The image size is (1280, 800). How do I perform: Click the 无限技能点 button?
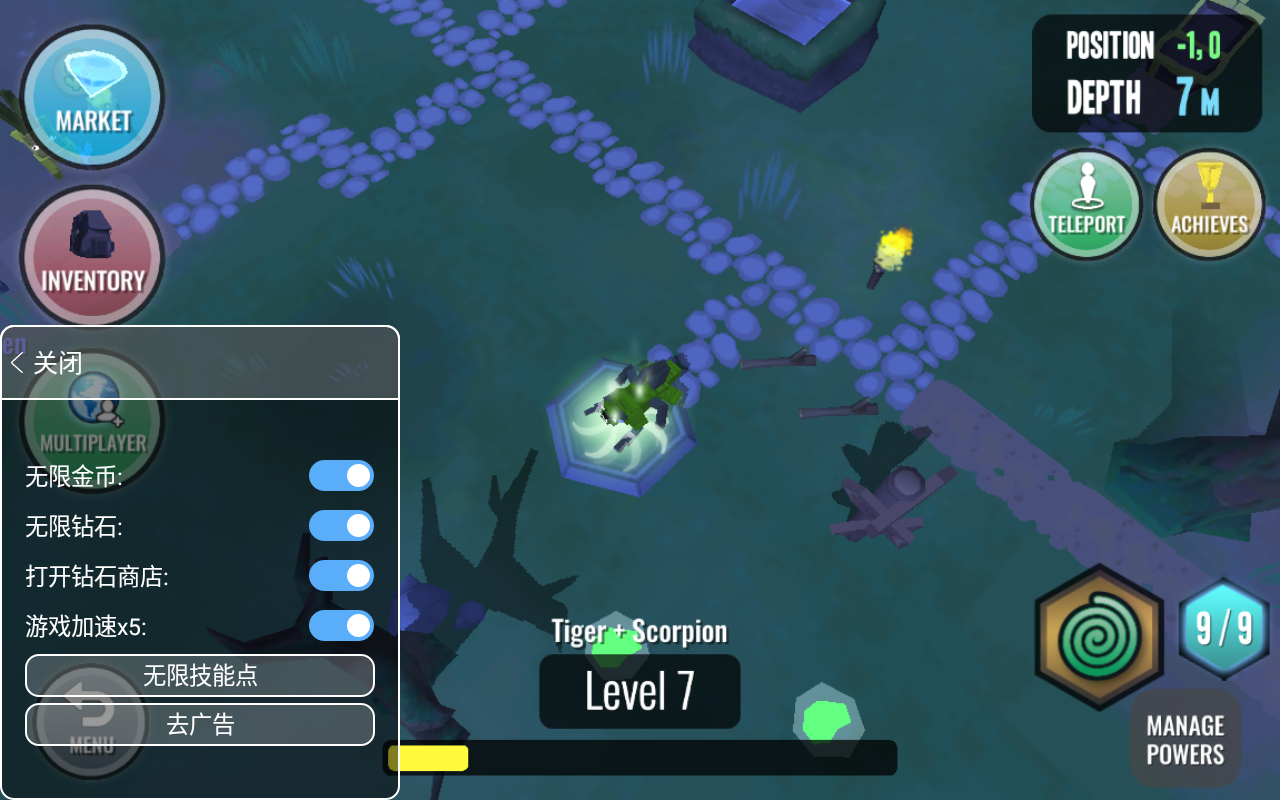point(200,675)
